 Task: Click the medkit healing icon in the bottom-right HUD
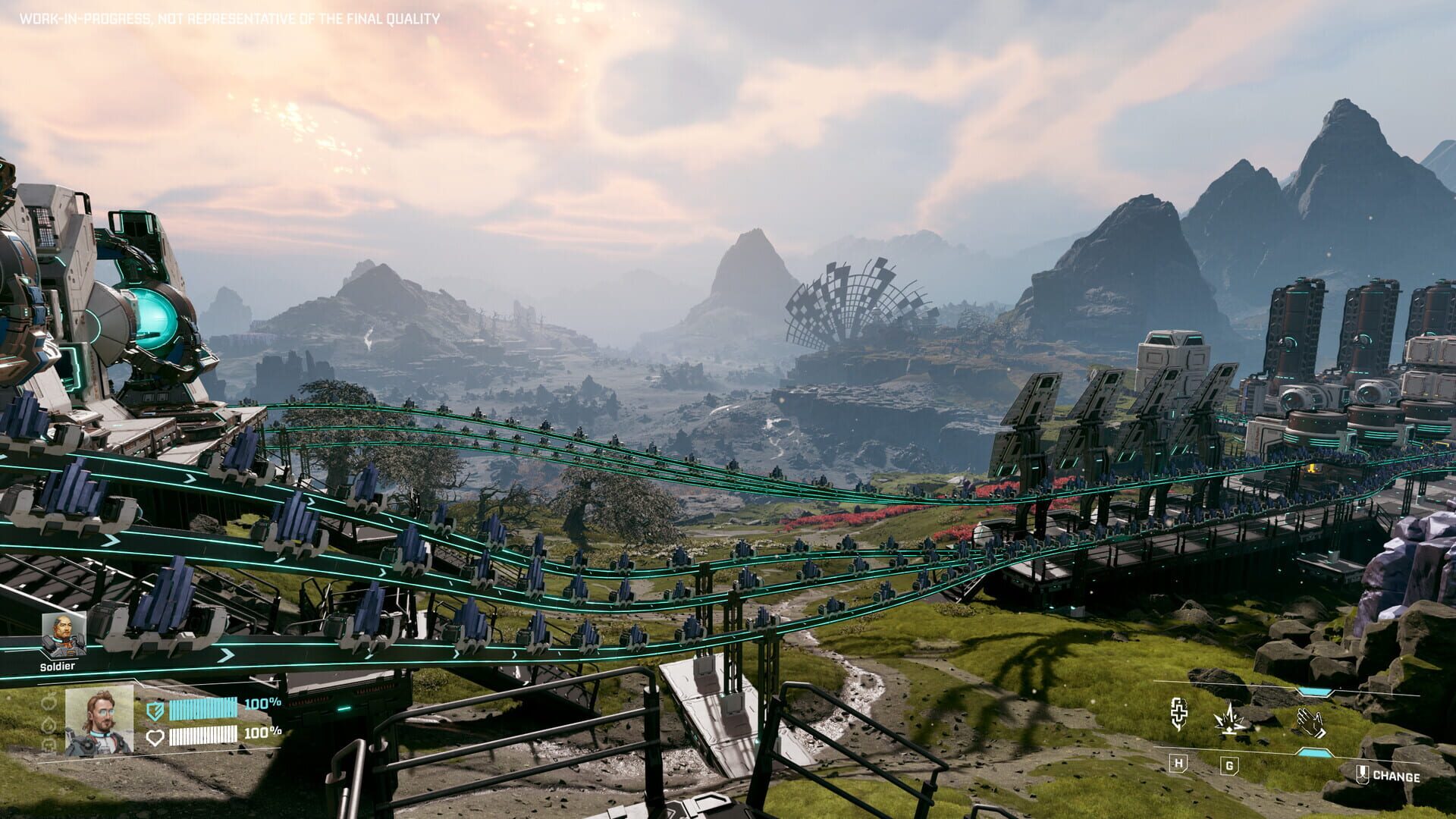1179,714
